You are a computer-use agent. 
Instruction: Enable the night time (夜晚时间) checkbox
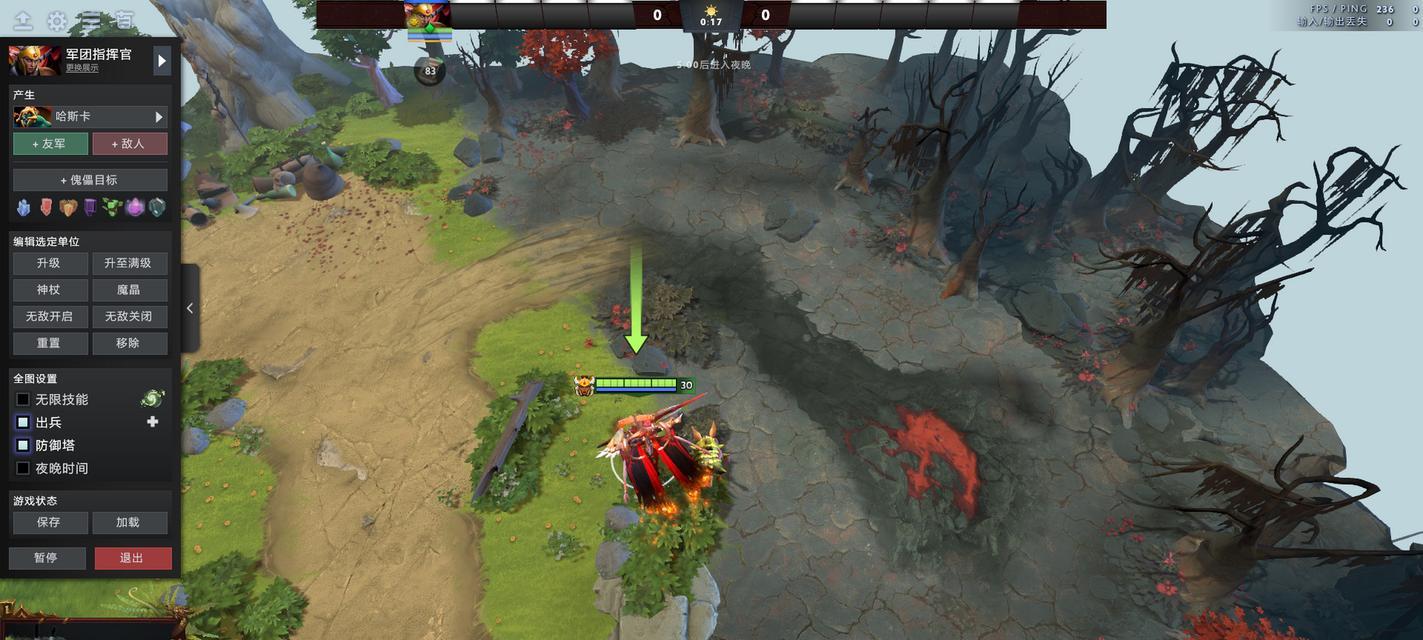23,469
